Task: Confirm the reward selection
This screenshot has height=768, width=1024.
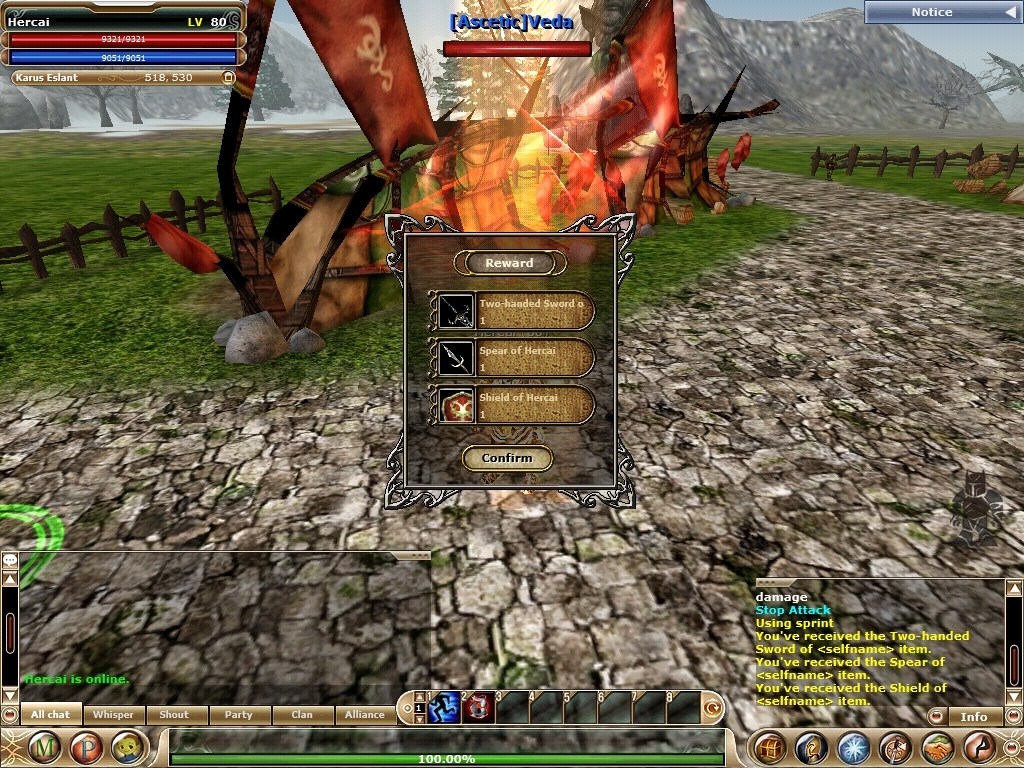Action: [x=507, y=458]
